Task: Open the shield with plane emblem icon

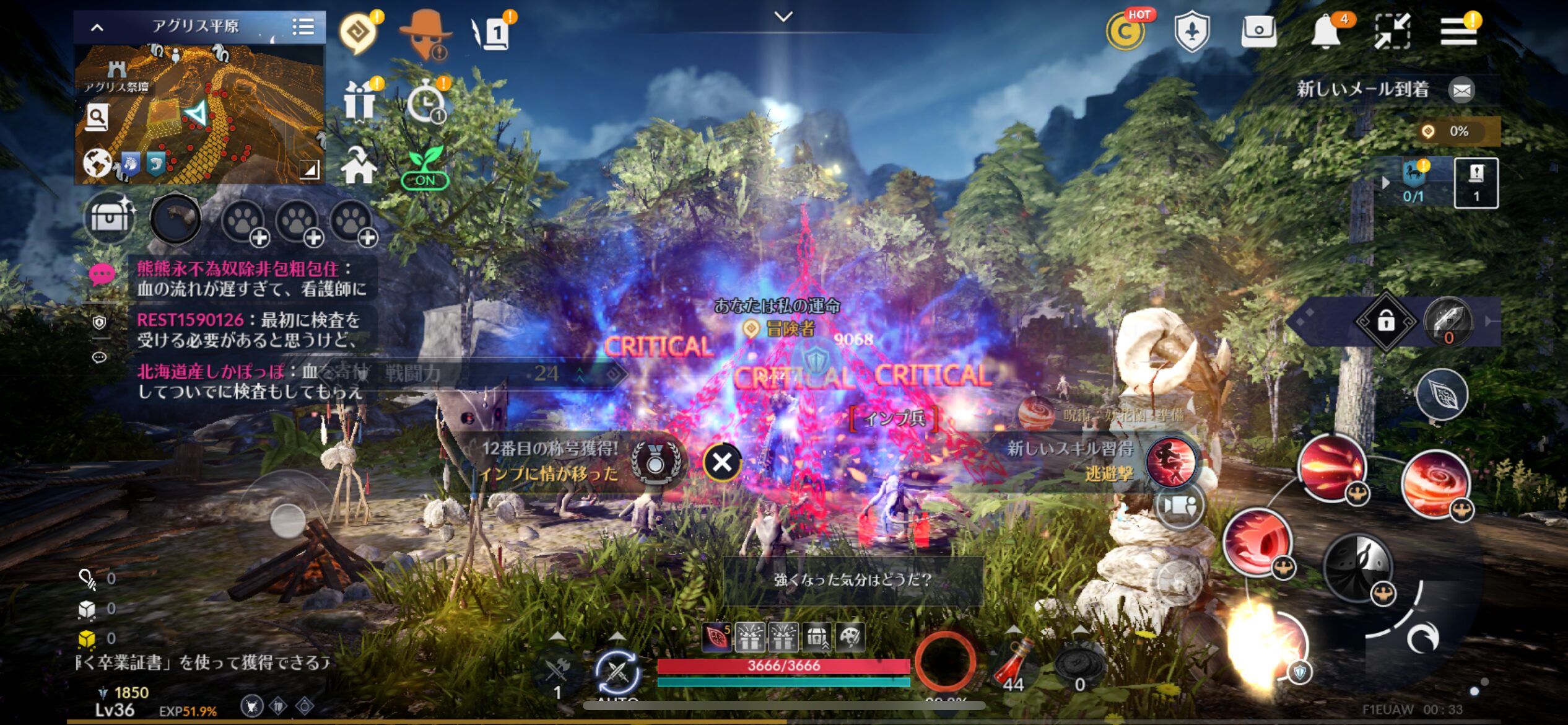Action: pyautogui.click(x=1192, y=32)
